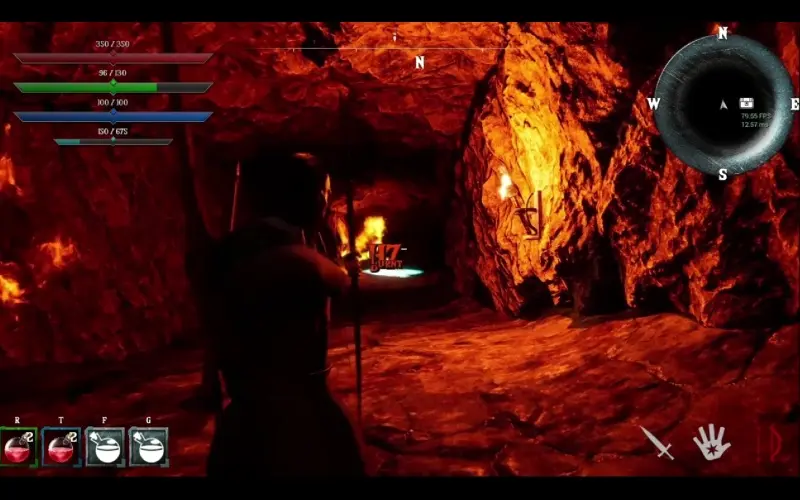The image size is (800, 500).
Task: Activate the hand with star icon
Action: click(711, 441)
